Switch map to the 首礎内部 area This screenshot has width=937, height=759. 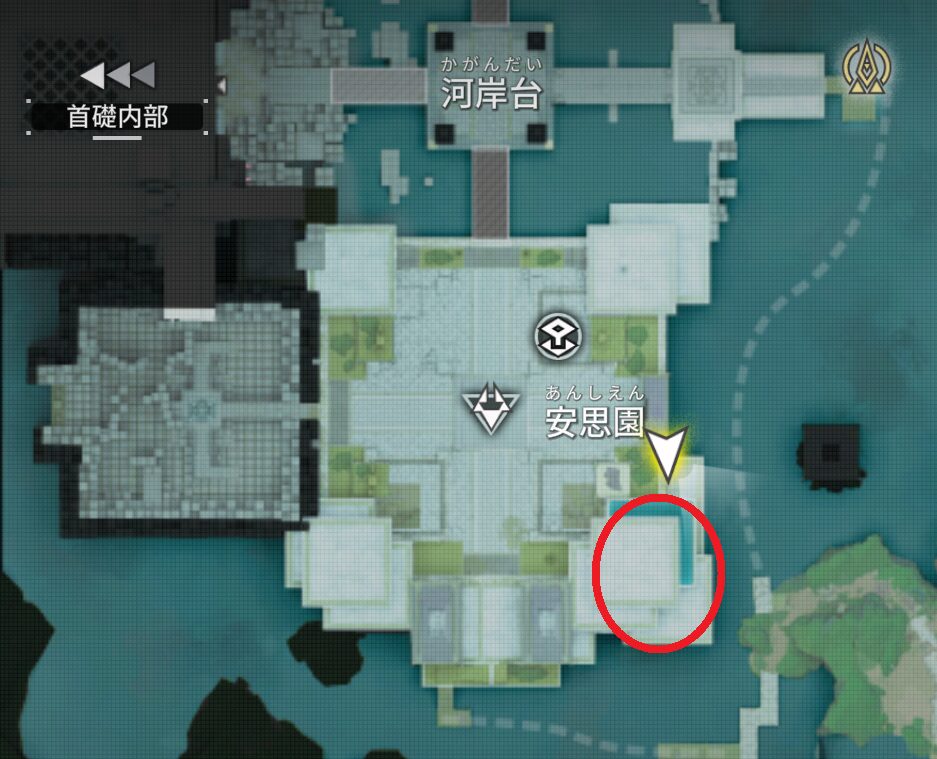click(x=117, y=116)
